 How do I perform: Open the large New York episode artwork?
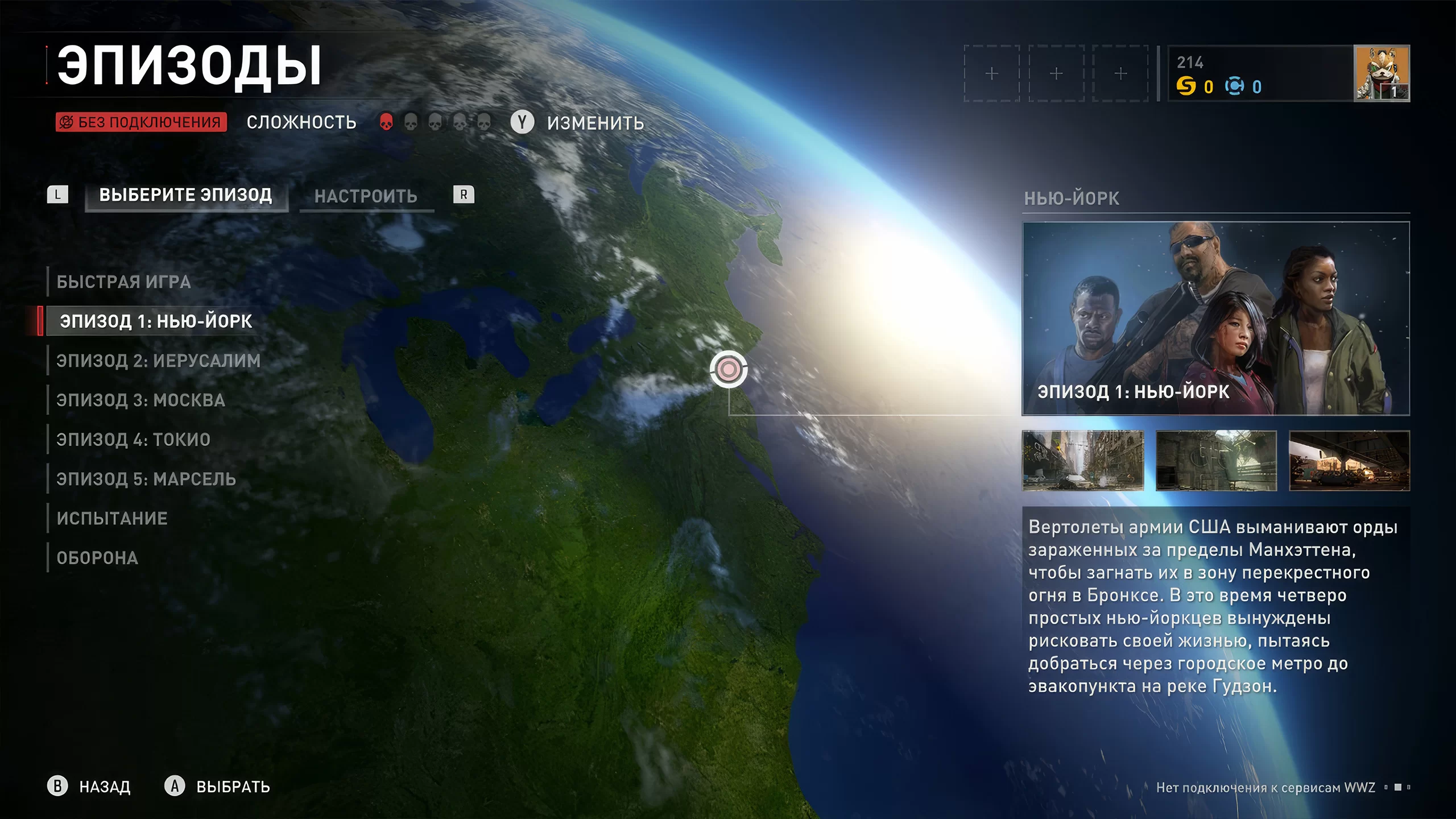(x=1215, y=318)
